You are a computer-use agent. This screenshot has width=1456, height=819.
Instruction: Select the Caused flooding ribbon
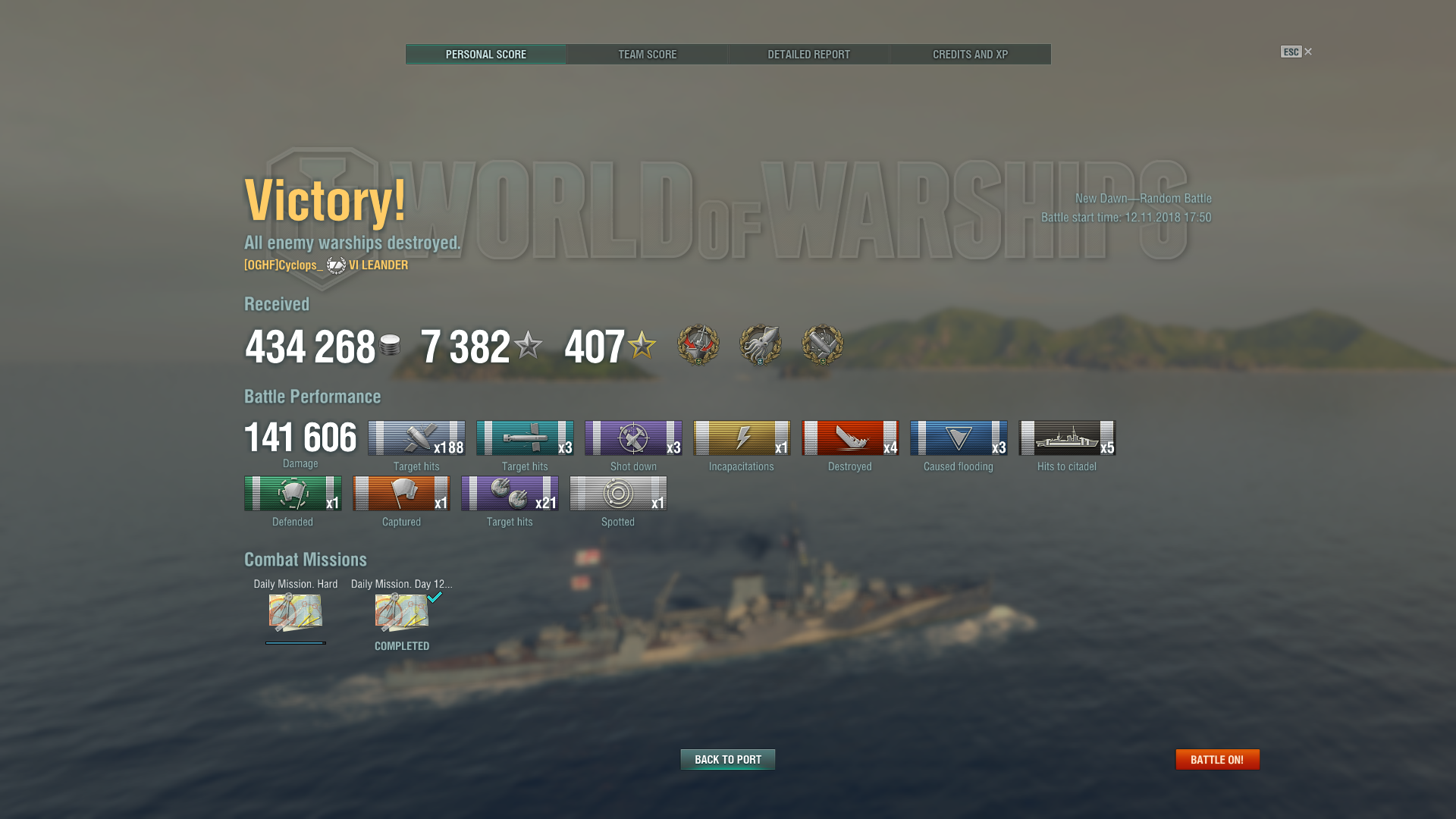[958, 438]
